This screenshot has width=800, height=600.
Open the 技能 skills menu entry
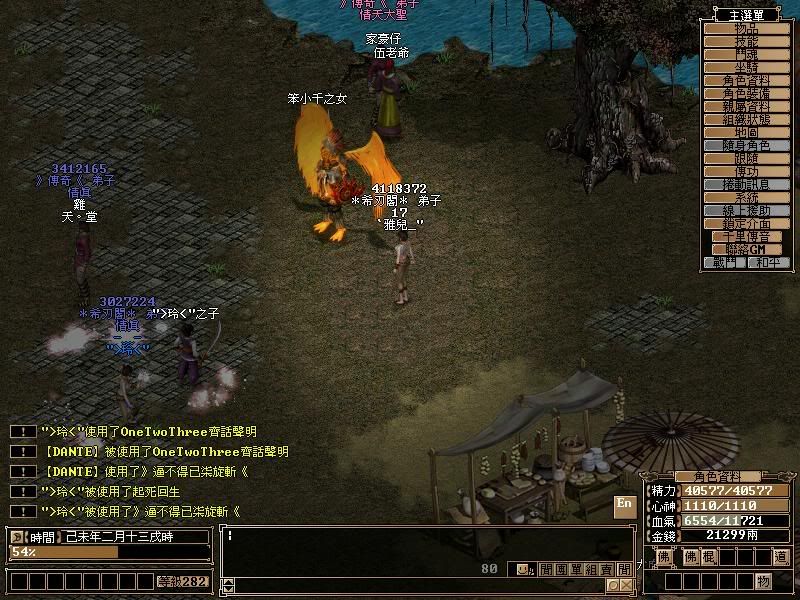(x=746, y=42)
